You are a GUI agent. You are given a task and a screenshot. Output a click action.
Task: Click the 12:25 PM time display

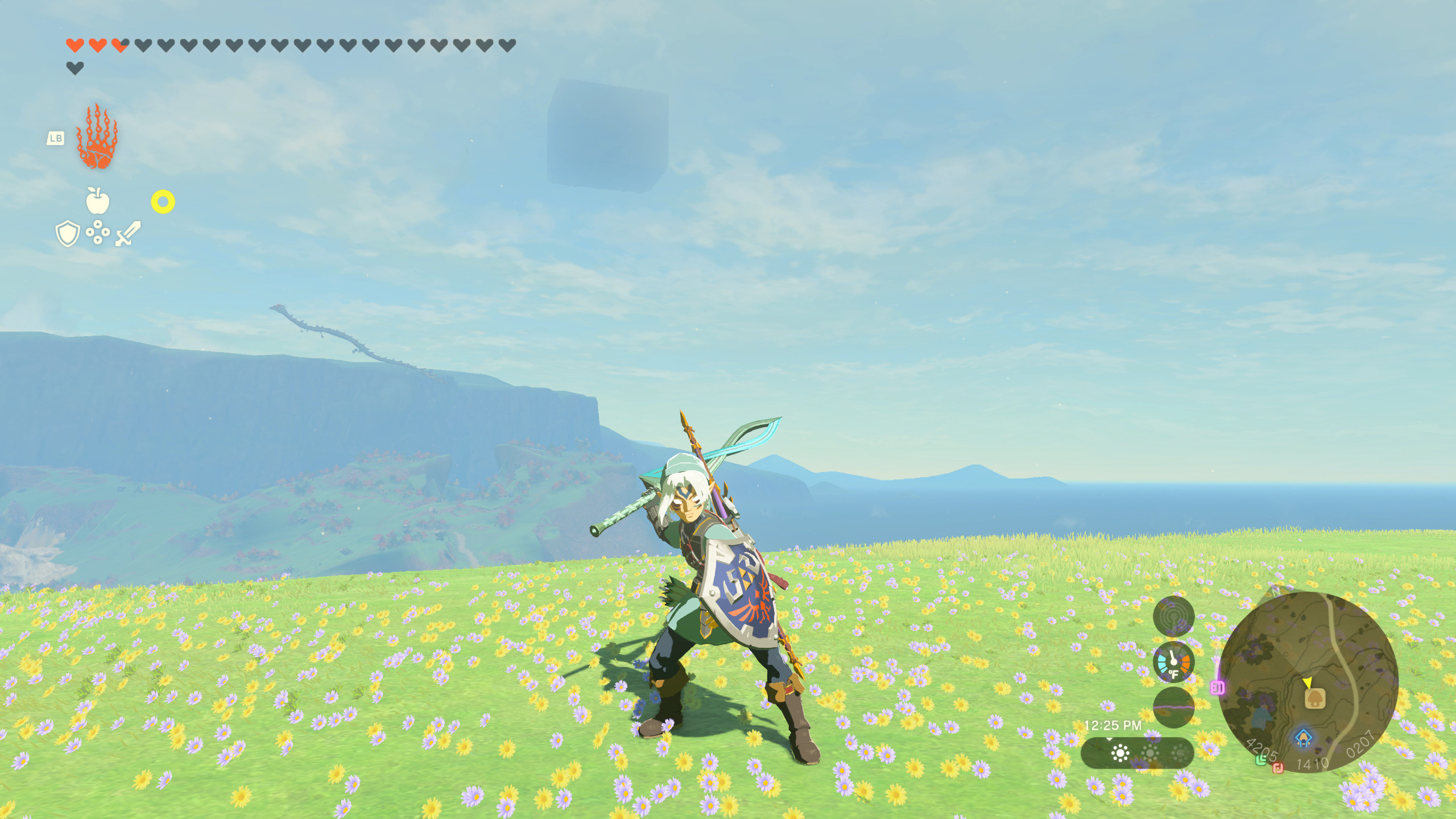pyautogui.click(x=1113, y=726)
